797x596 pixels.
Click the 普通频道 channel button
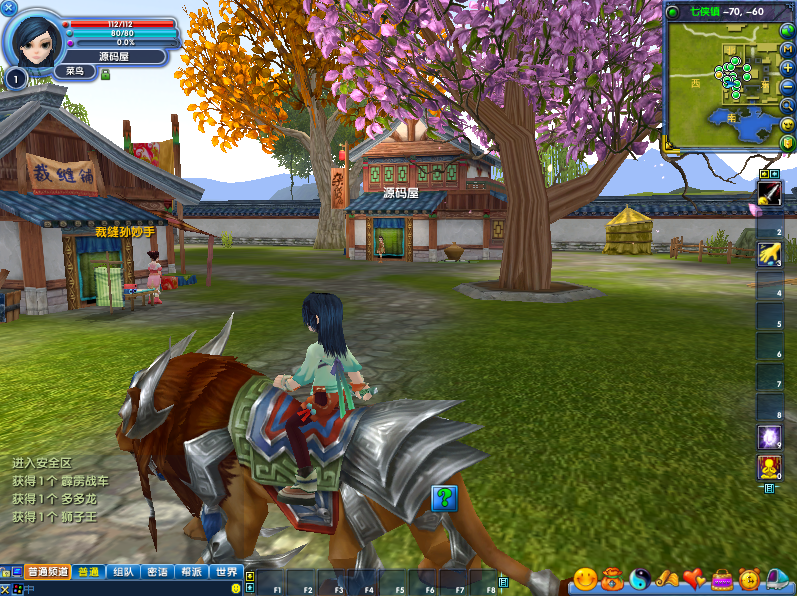(x=48, y=572)
